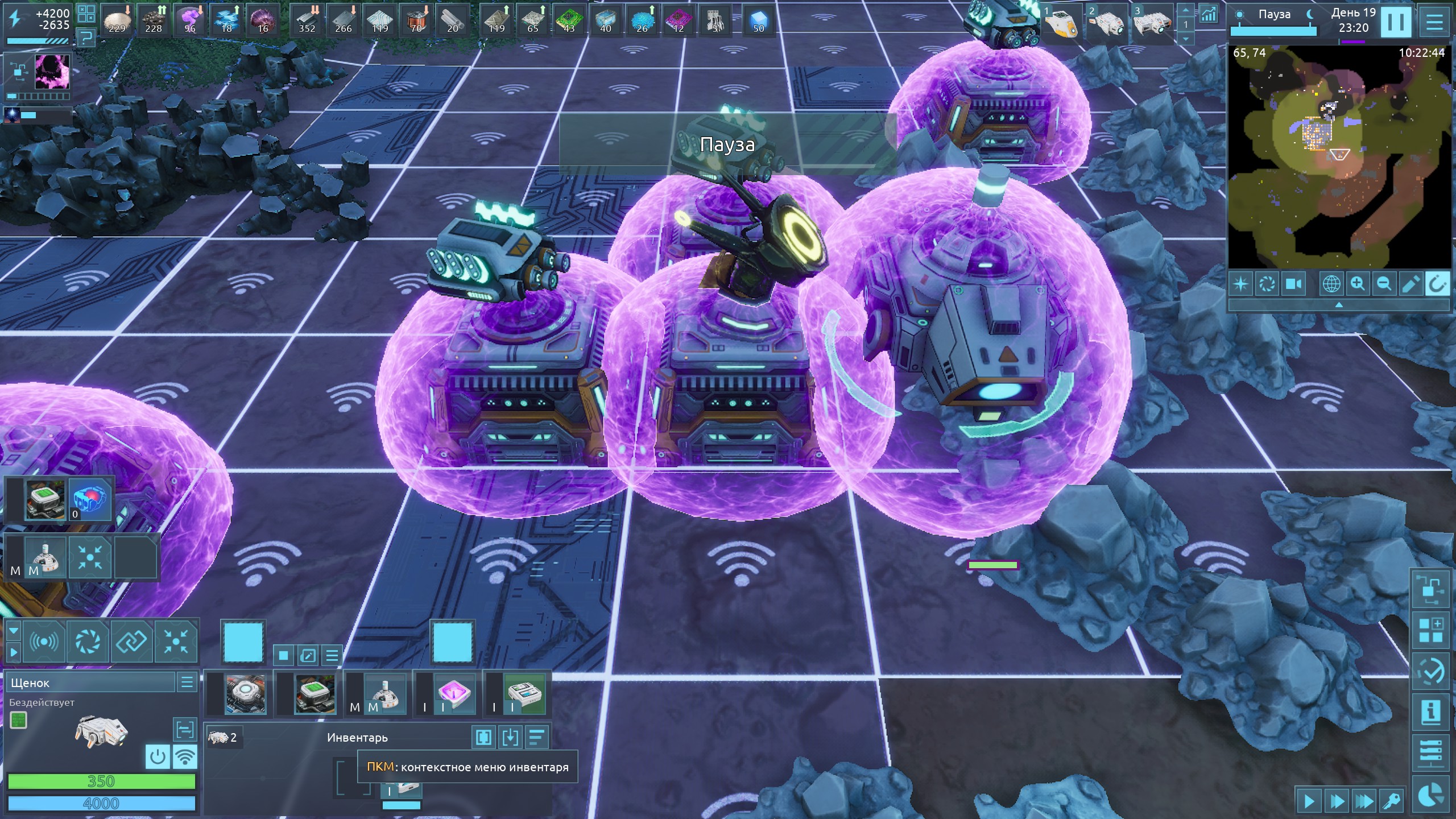
Task: Select the pink crystal component slot
Action: point(453,694)
